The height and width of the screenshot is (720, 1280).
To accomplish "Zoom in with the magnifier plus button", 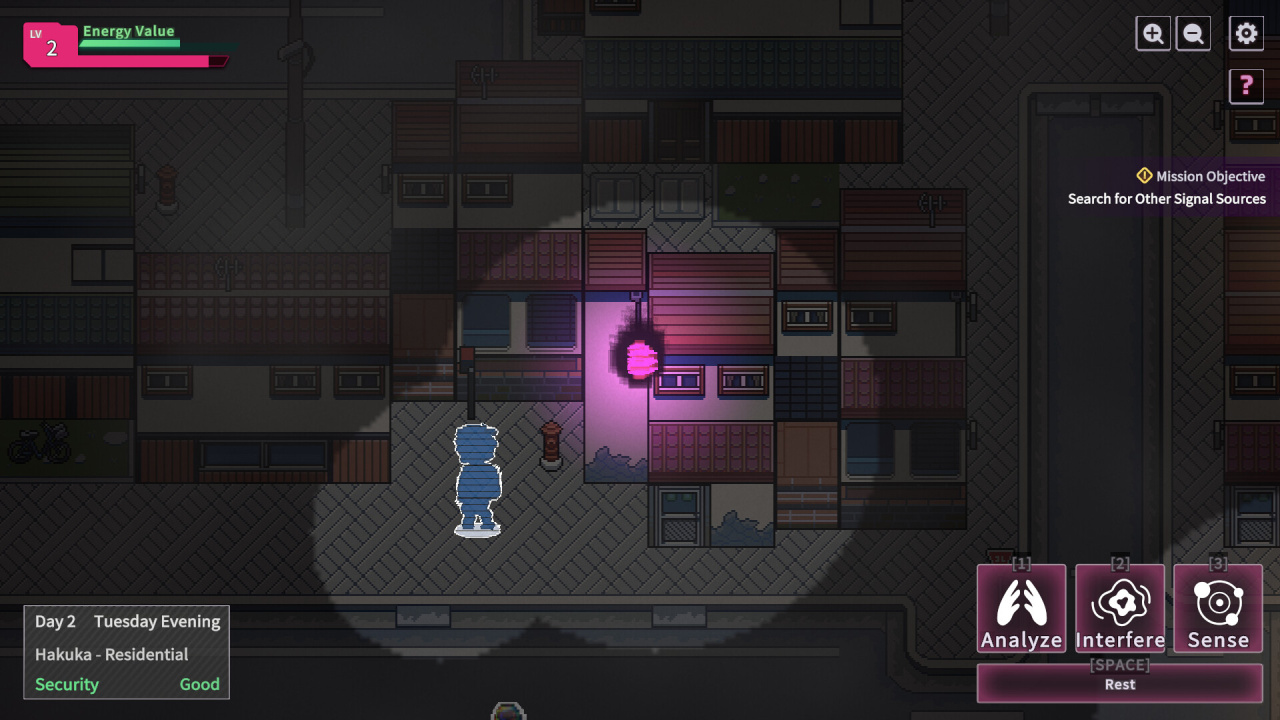I will click(1153, 34).
